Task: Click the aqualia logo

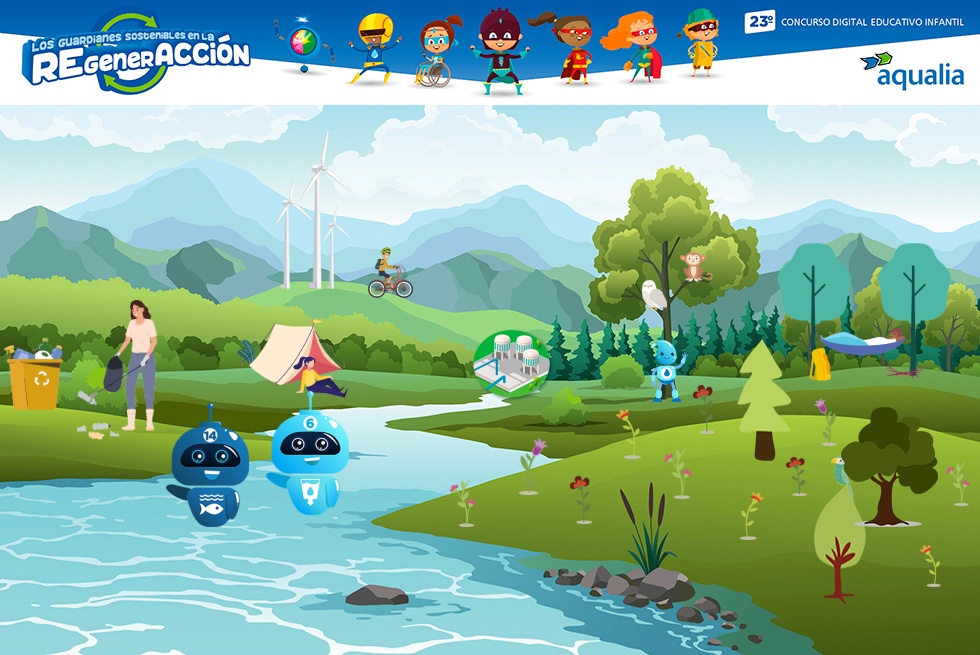Action: [x=911, y=69]
